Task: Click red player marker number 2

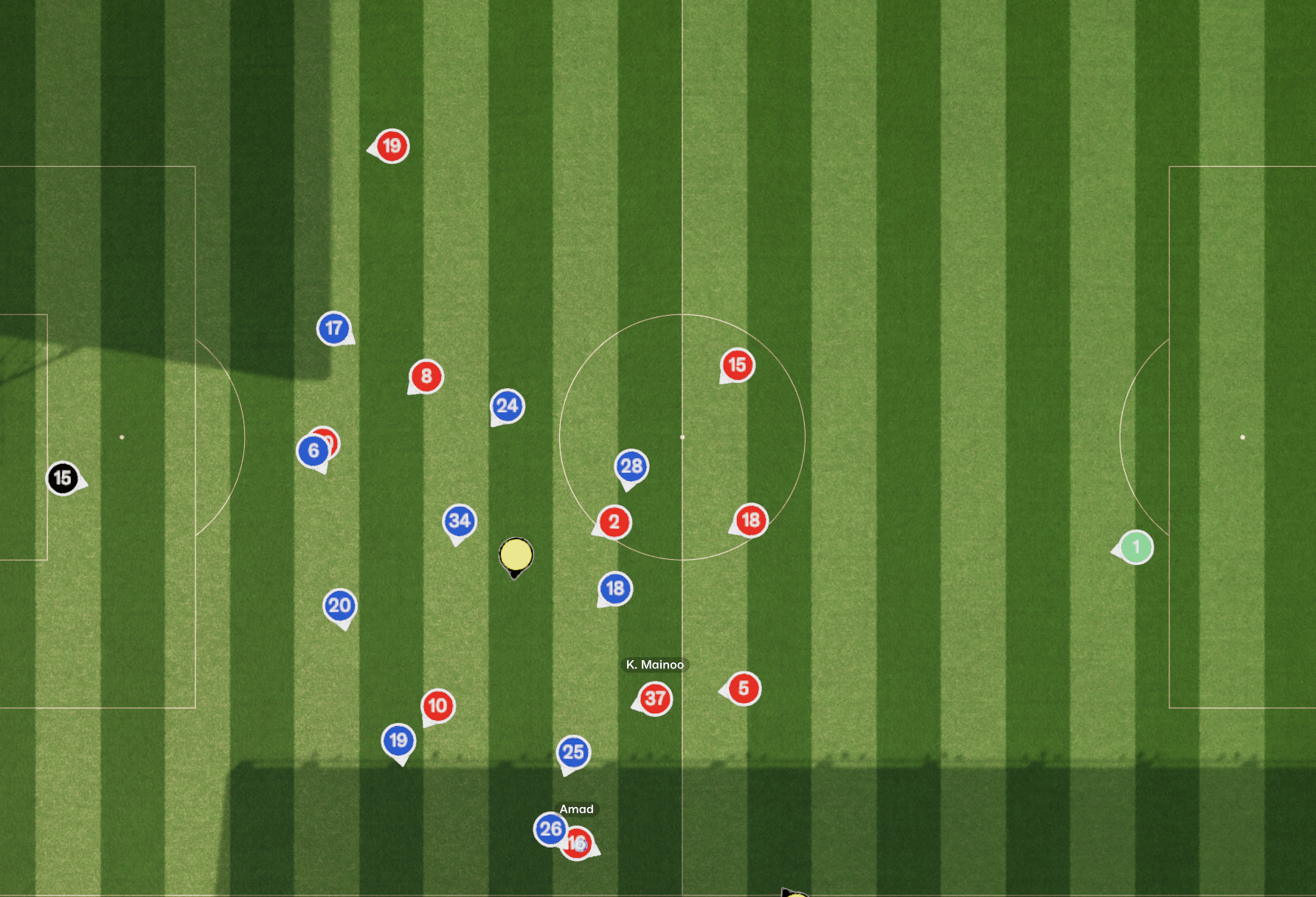Action: (x=614, y=522)
